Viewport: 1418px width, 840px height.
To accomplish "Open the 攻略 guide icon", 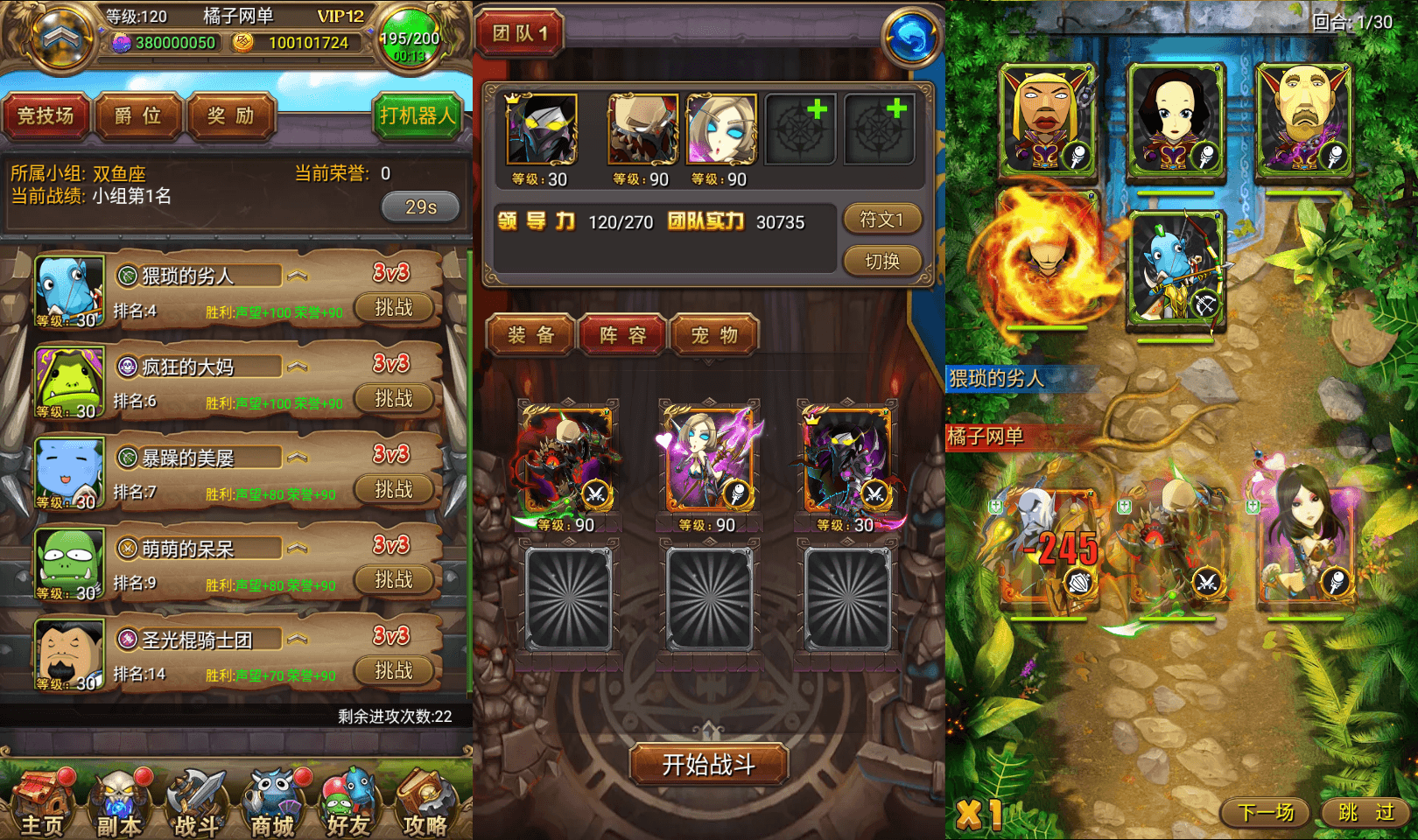I will 425,801.
